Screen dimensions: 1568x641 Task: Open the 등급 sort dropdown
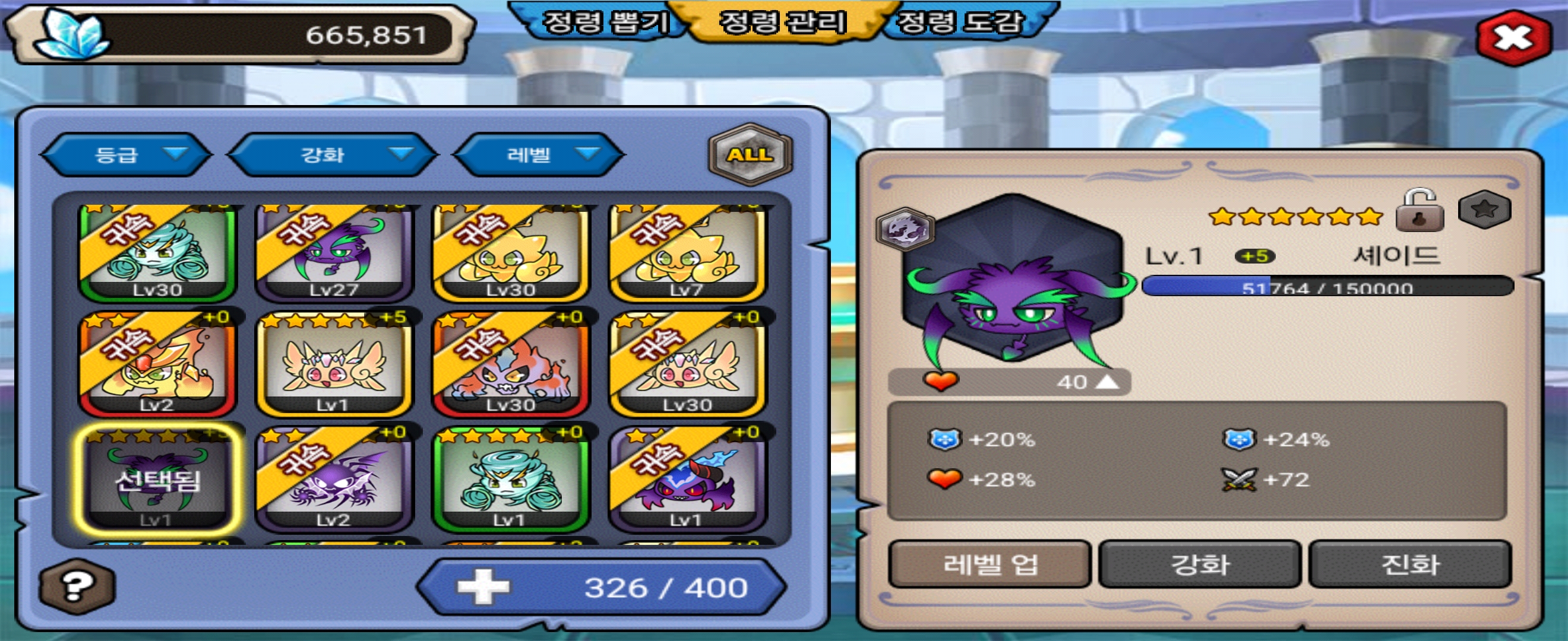click(127, 154)
